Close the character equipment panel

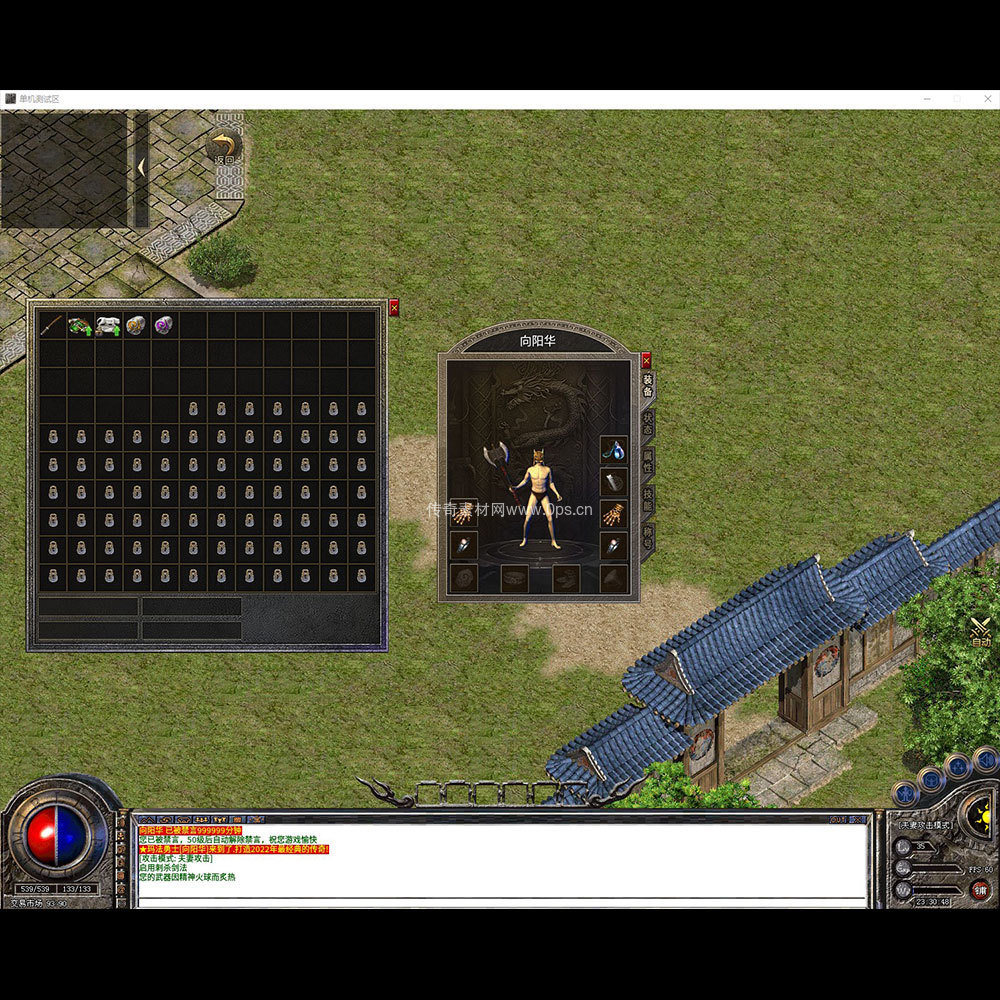pos(646,359)
